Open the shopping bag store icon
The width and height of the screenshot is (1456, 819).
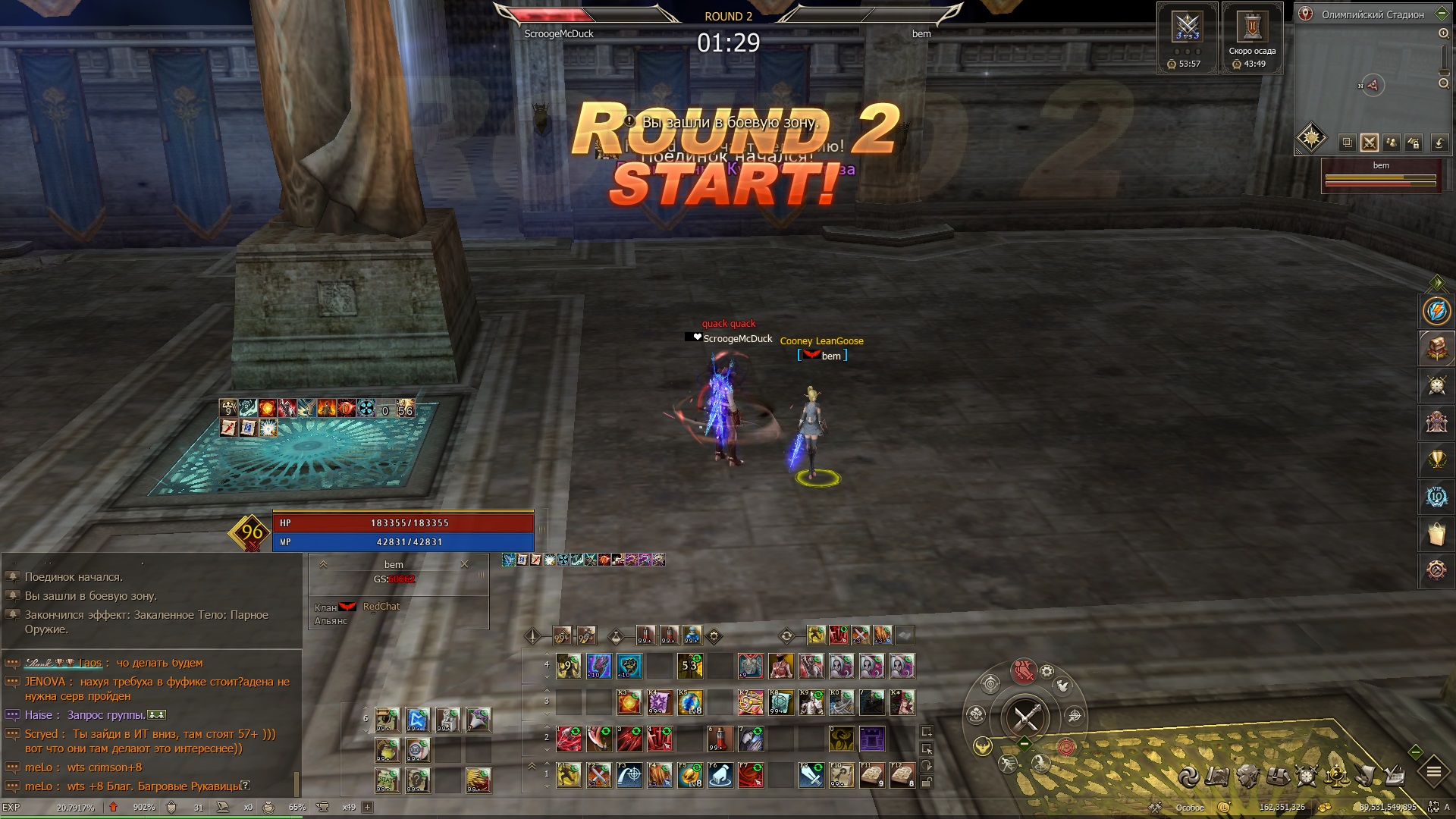point(1436,534)
